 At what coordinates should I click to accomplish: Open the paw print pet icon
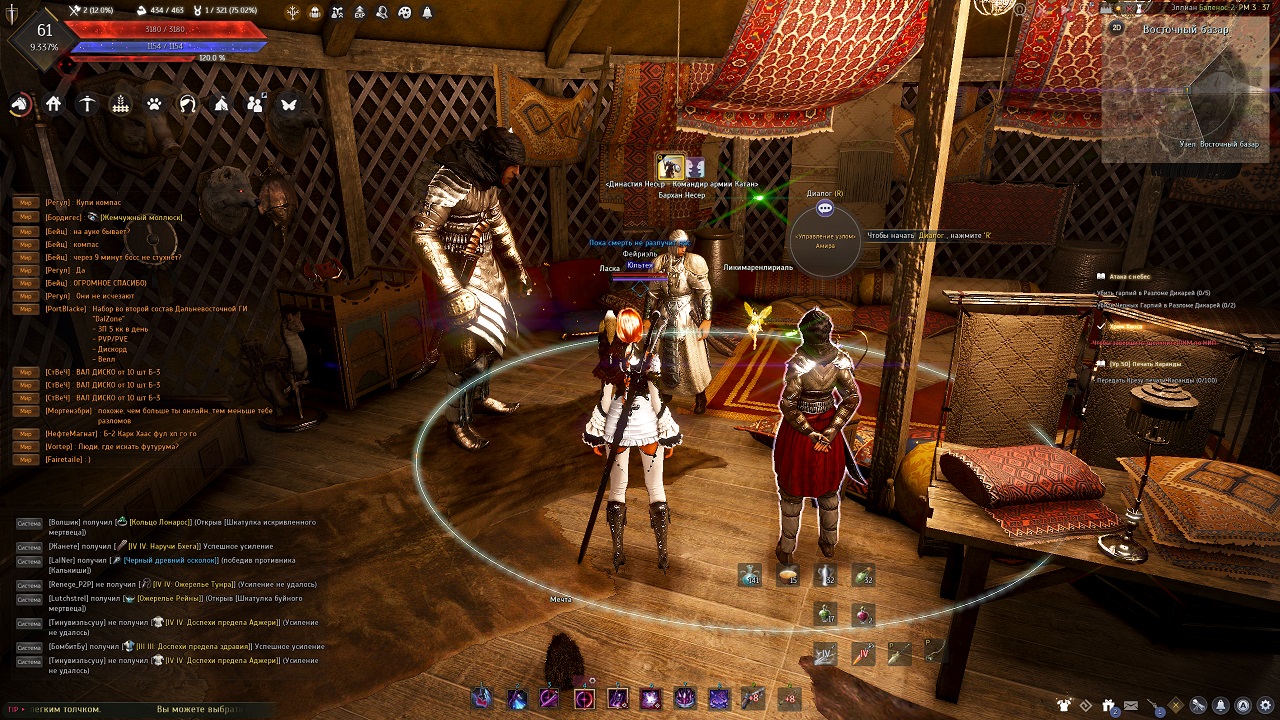click(154, 104)
